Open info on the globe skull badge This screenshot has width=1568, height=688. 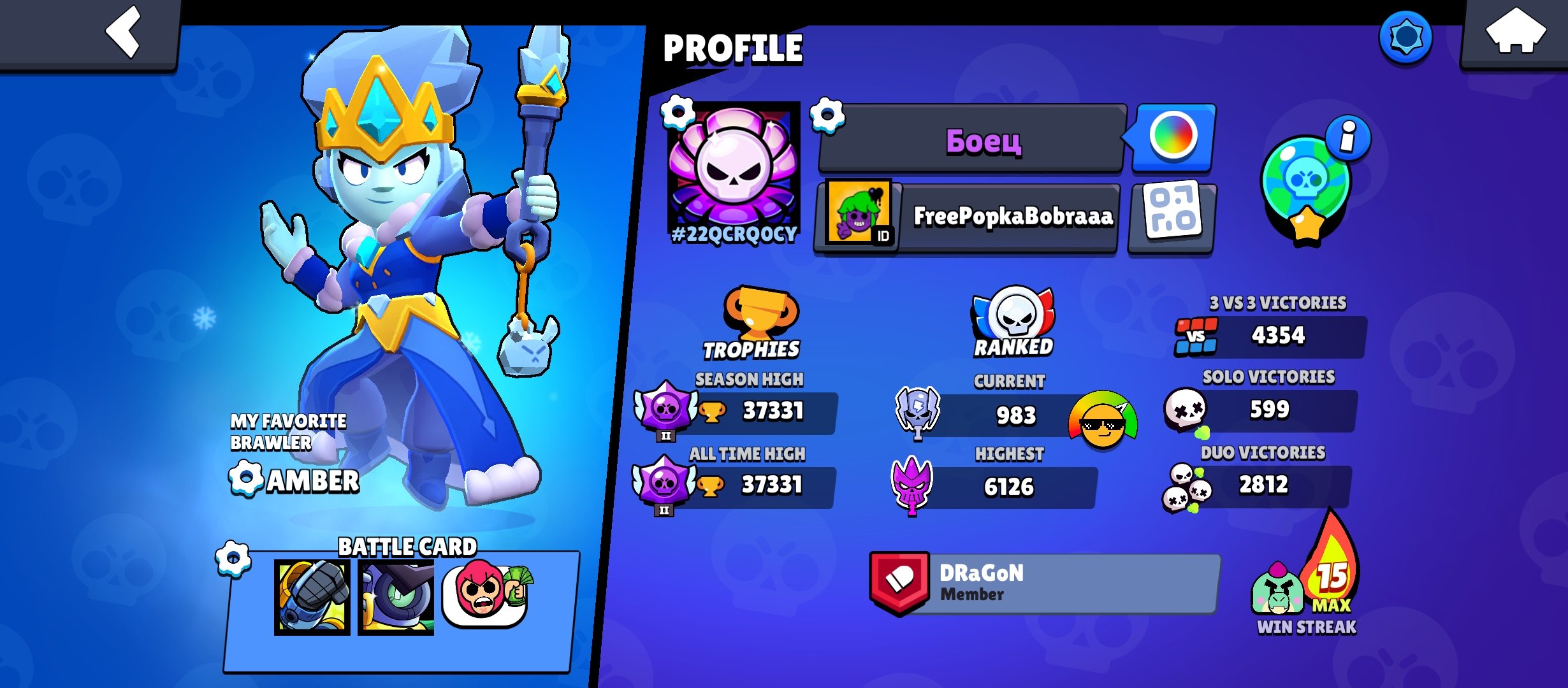click(1347, 136)
